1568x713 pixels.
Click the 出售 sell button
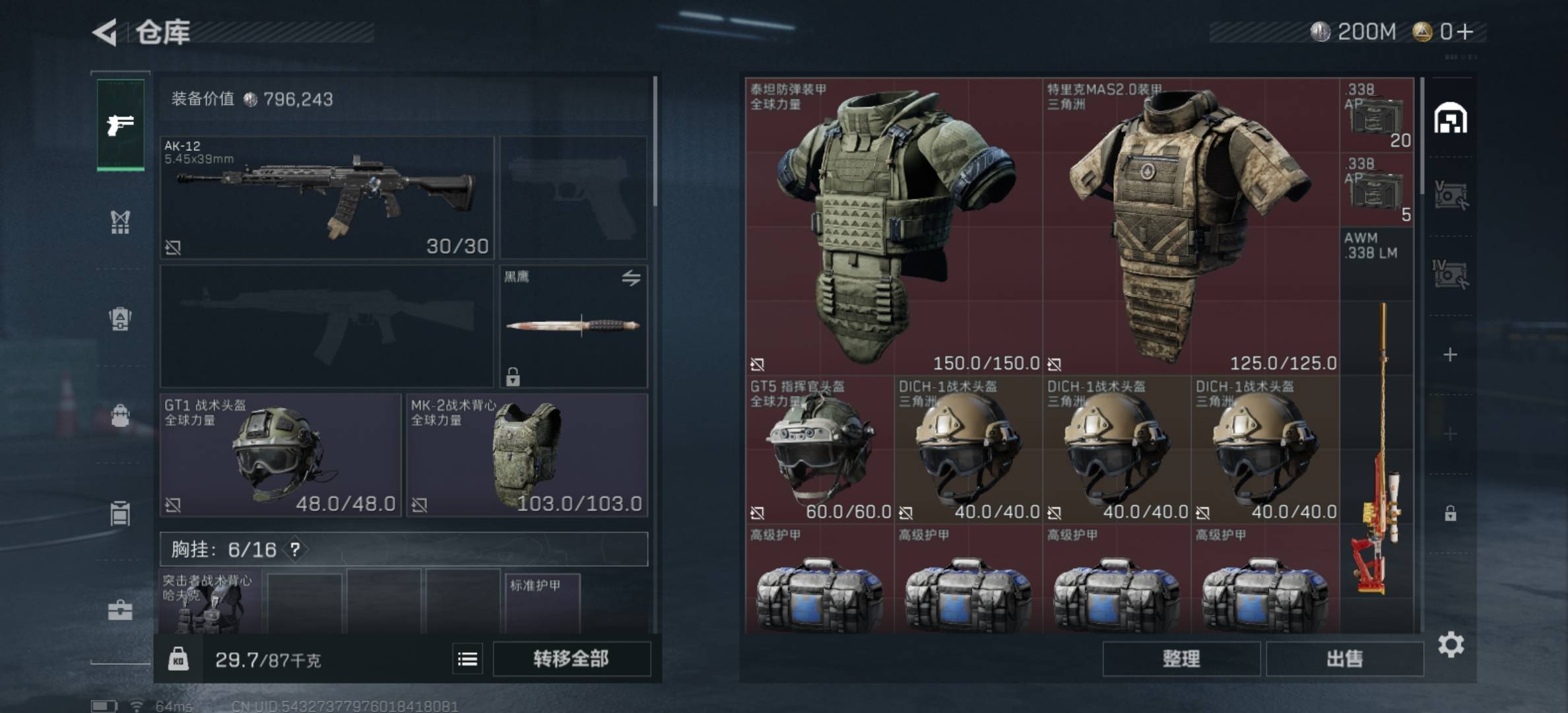click(x=1344, y=659)
